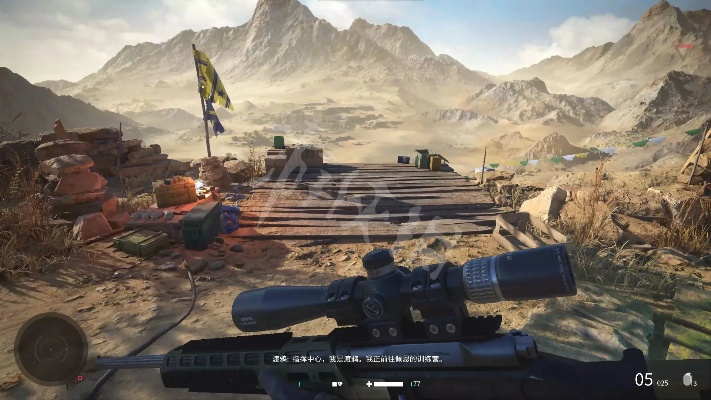Click the circular minimap radar
This screenshot has height=400, width=711.
coord(50,347)
